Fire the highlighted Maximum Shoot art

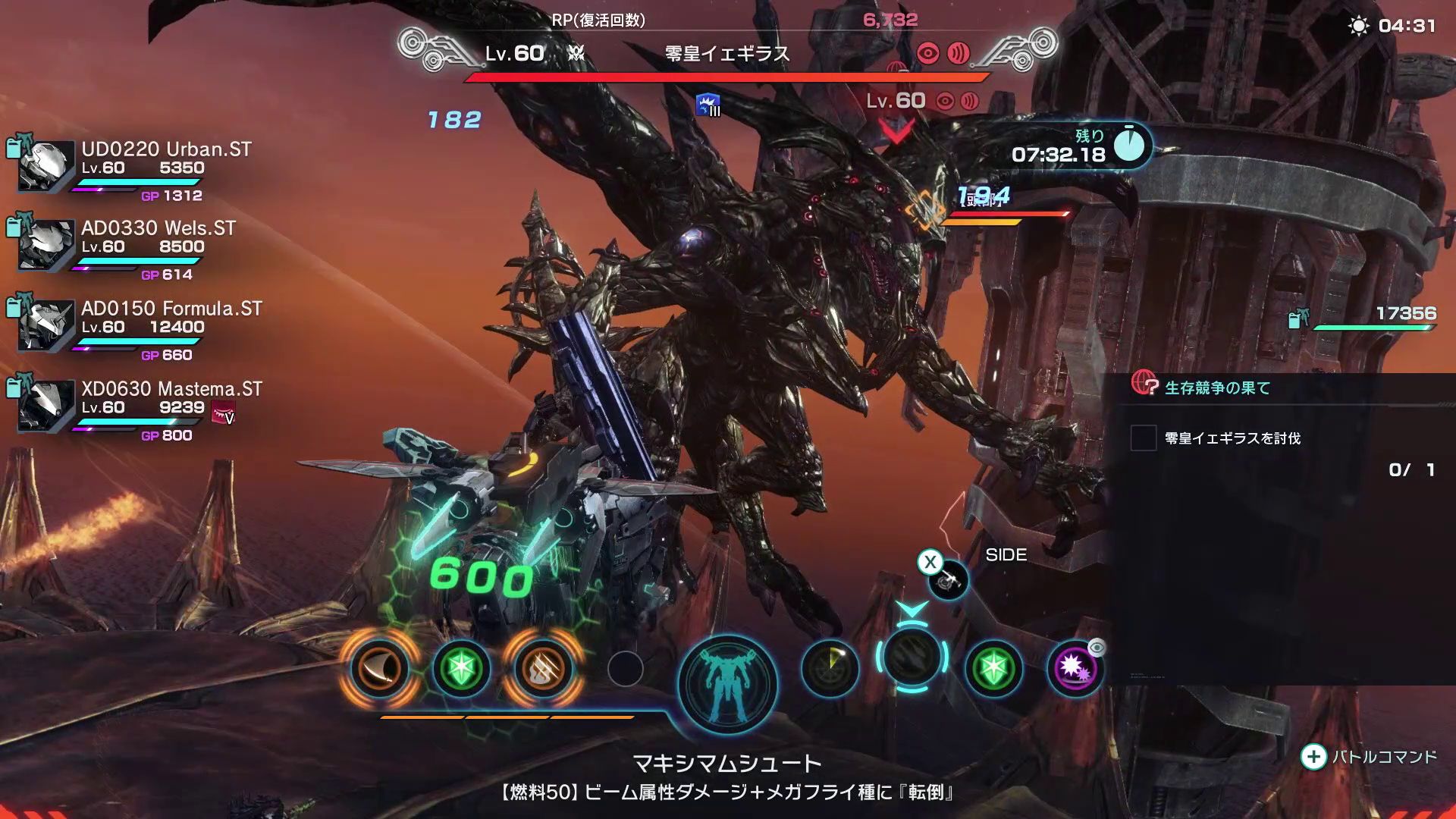coord(912,657)
